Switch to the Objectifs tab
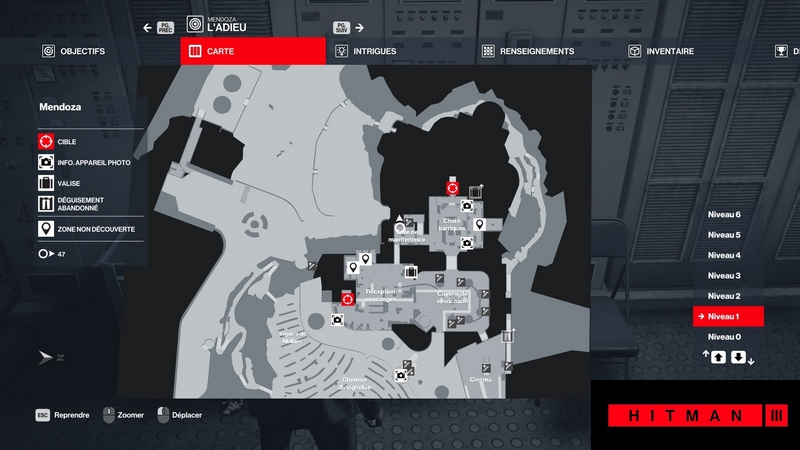Screen dimensions: 800x450 (x=74, y=51)
